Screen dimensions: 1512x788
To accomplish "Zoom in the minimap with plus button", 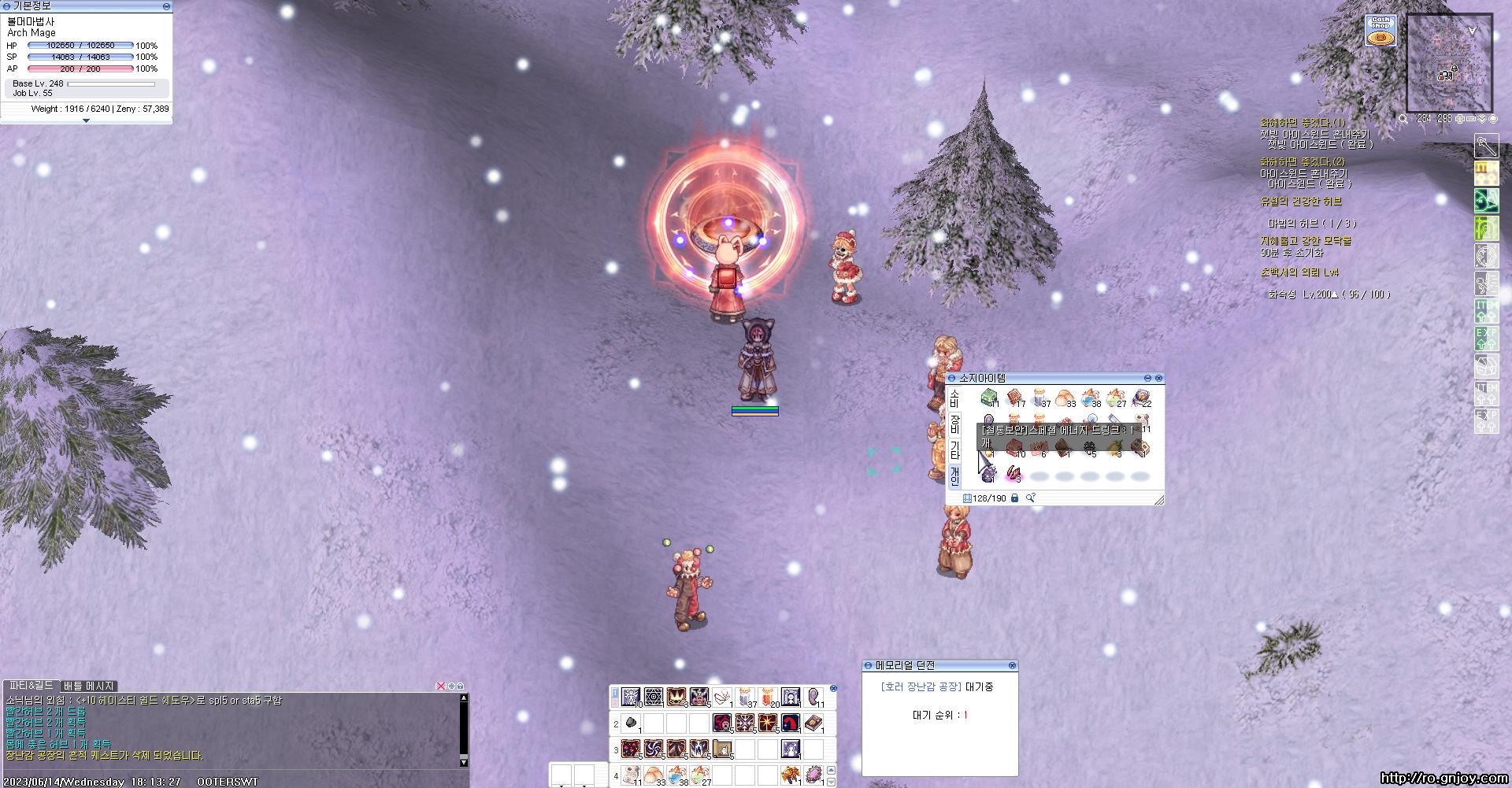I will pyautogui.click(x=1460, y=119).
